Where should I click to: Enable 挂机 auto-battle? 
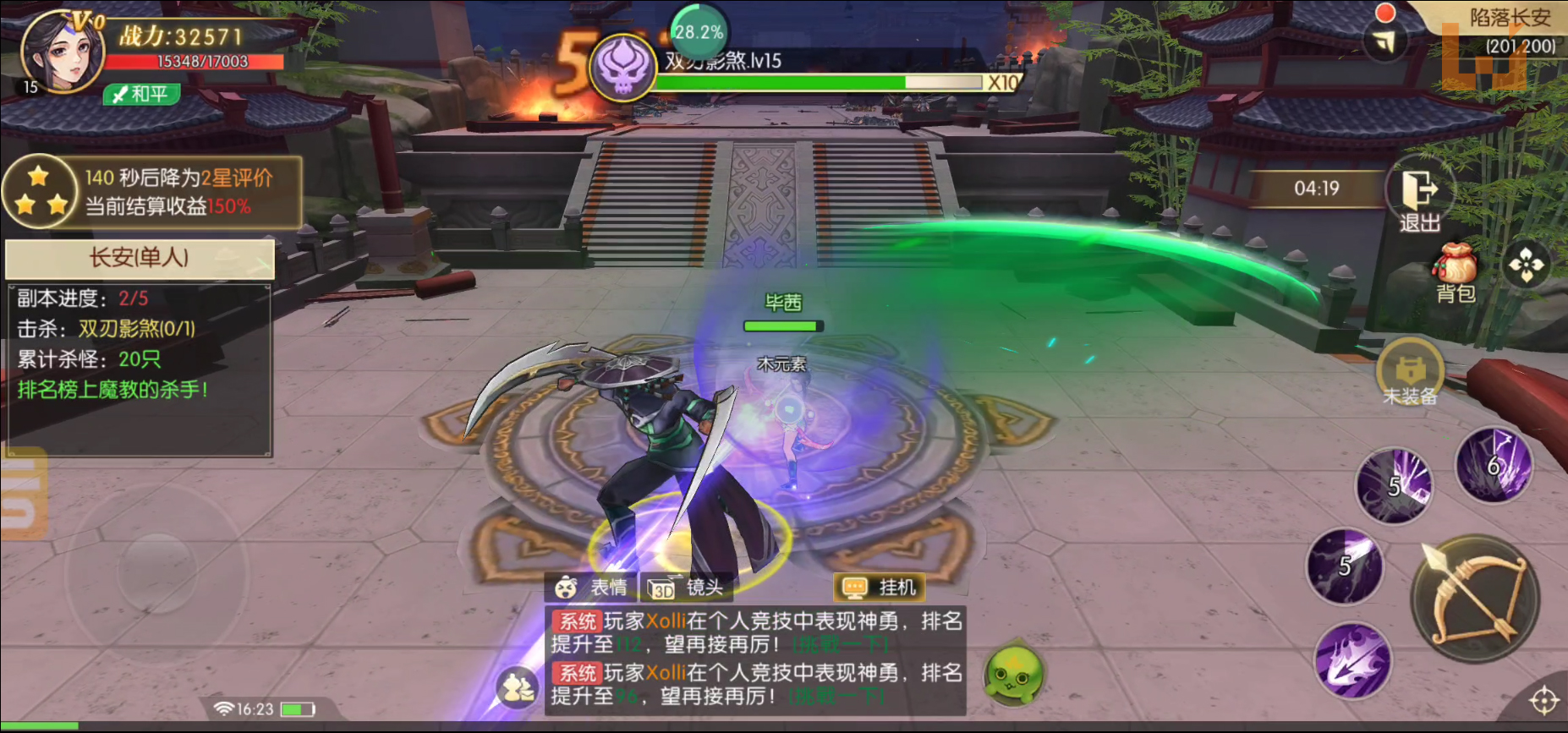(880, 588)
